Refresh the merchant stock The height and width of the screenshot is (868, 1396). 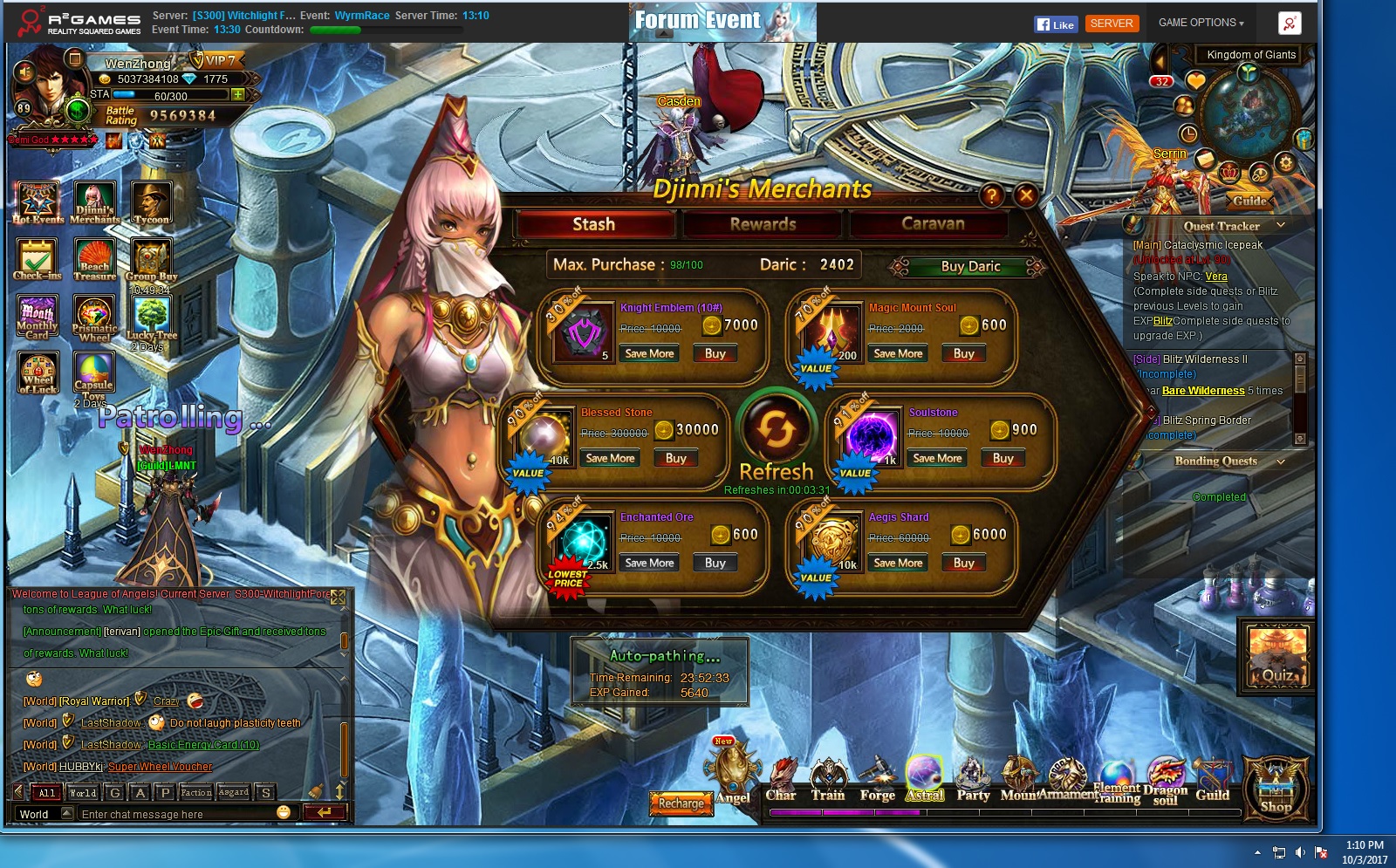coord(776,430)
